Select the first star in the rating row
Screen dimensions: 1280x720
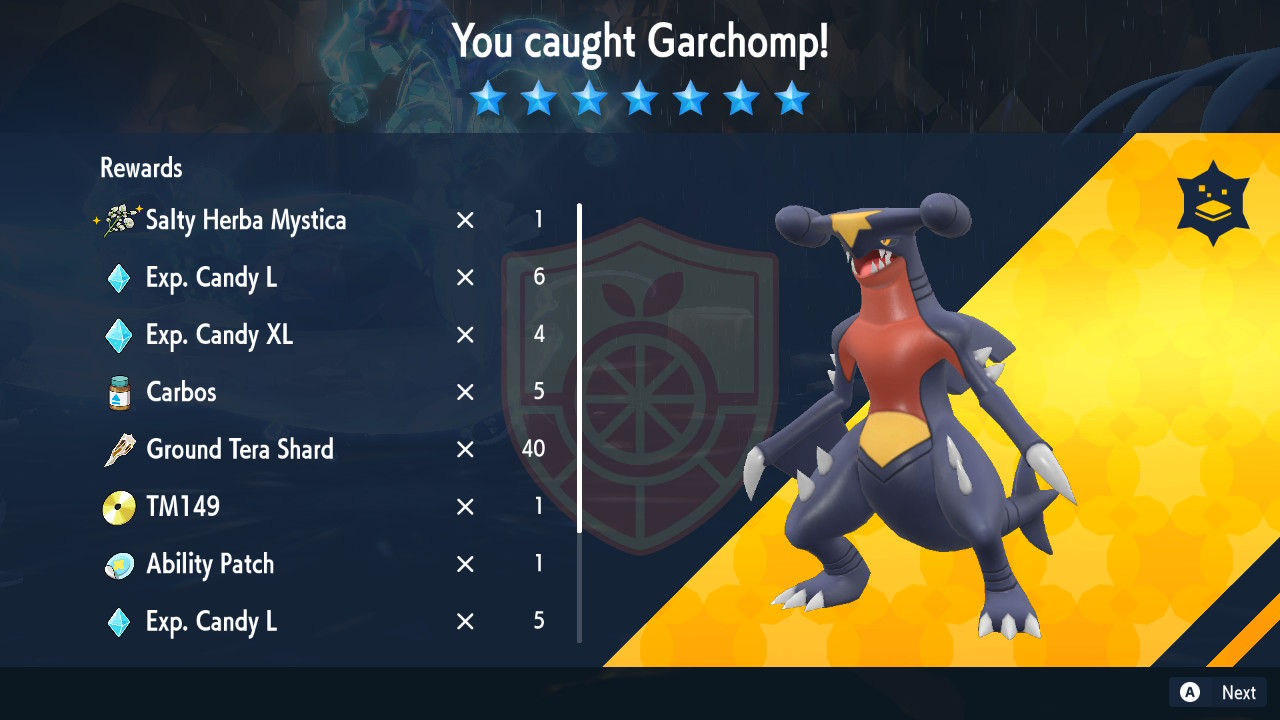(x=488, y=98)
